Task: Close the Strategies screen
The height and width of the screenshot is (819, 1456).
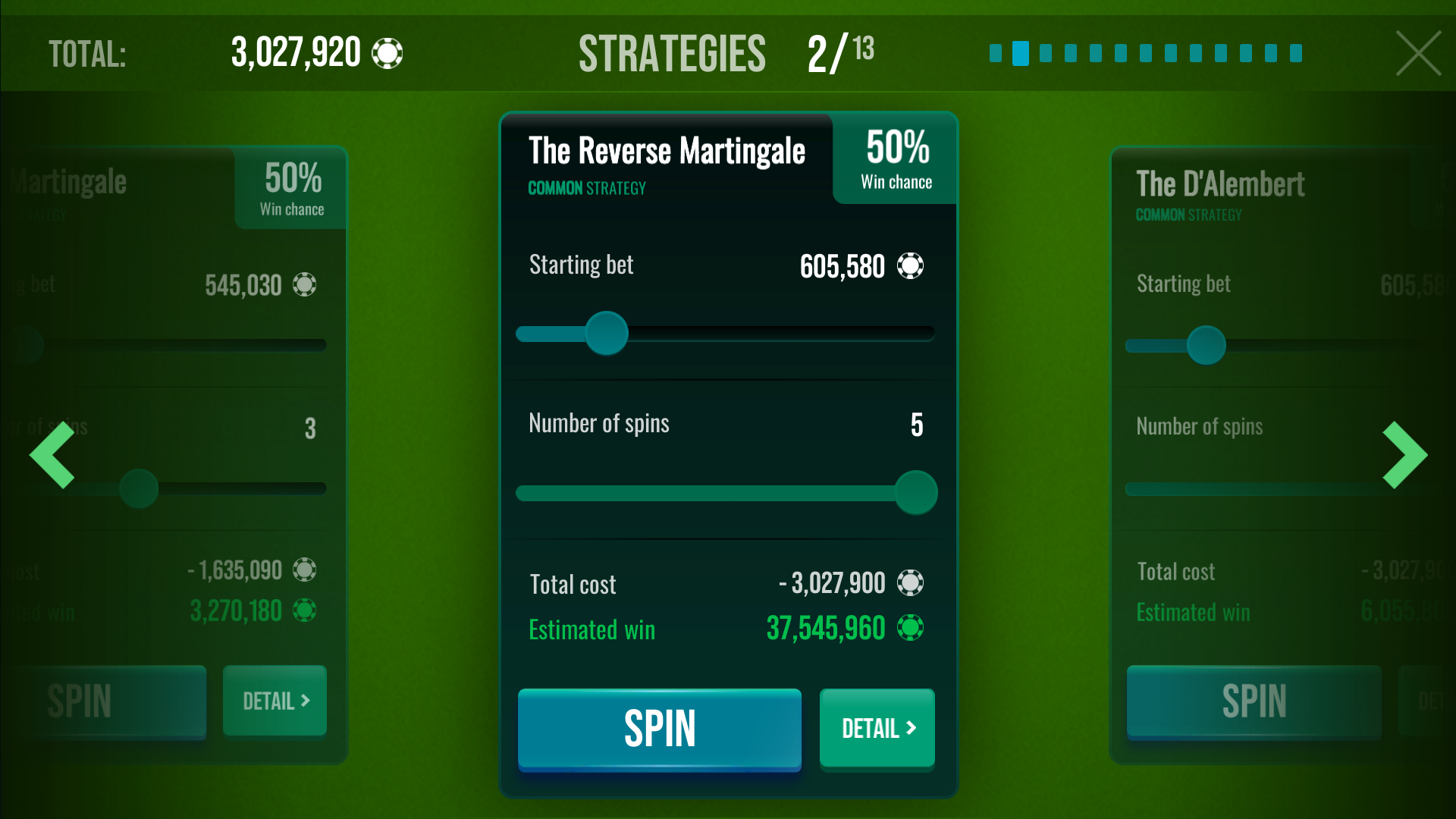Action: point(1418,53)
